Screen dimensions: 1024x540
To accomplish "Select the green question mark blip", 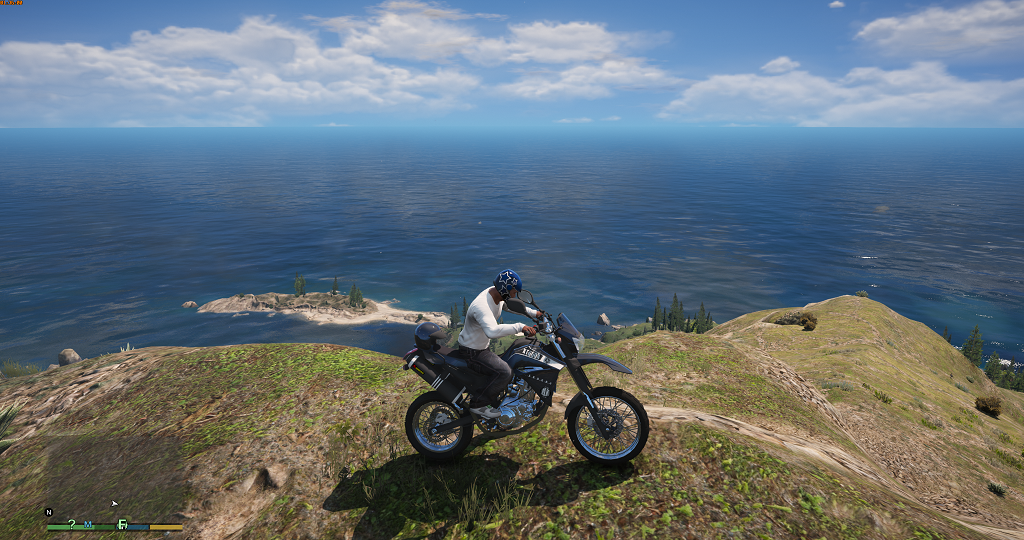I will pos(71,524).
